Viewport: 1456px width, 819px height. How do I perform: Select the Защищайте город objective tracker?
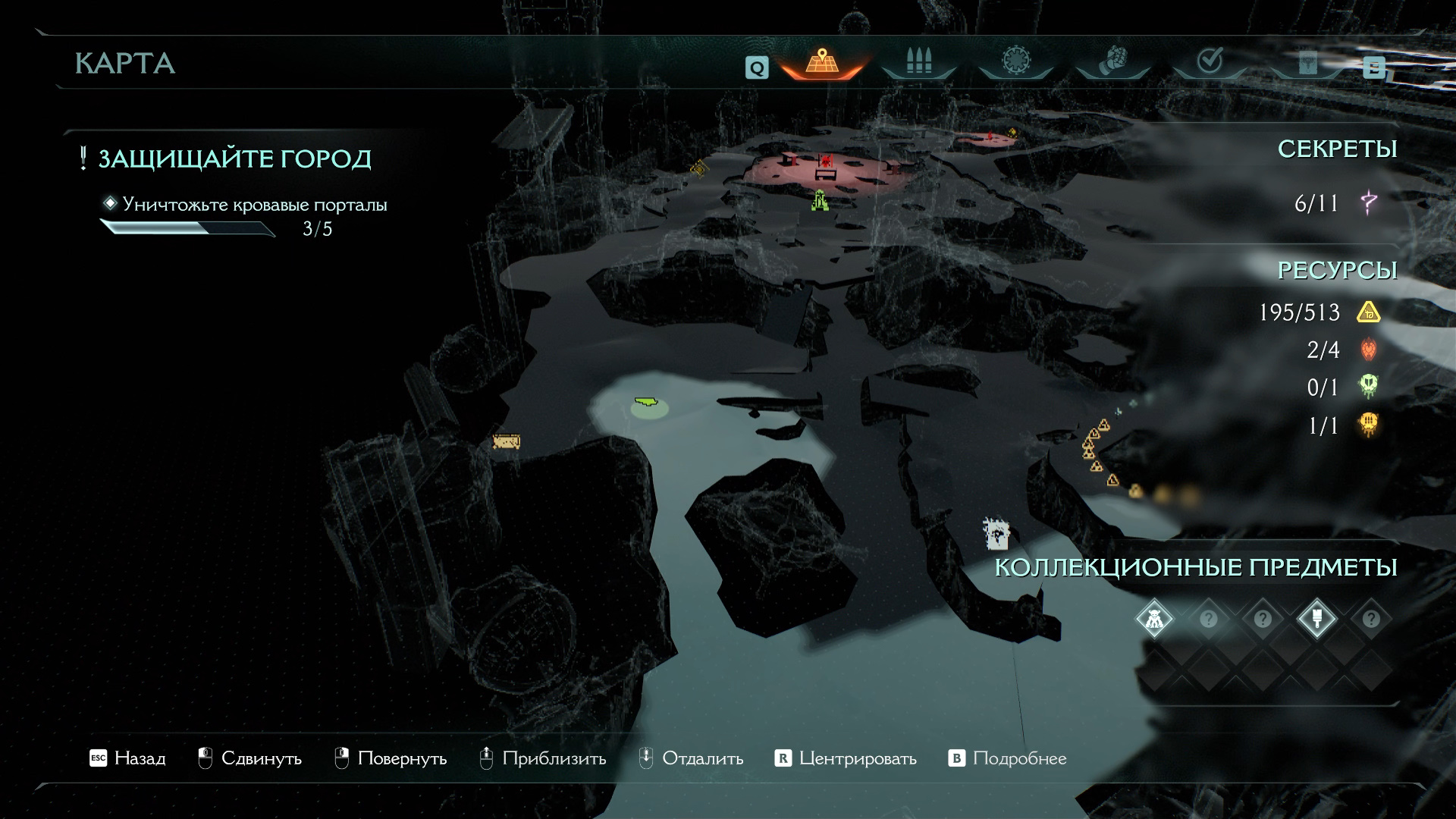point(234,159)
